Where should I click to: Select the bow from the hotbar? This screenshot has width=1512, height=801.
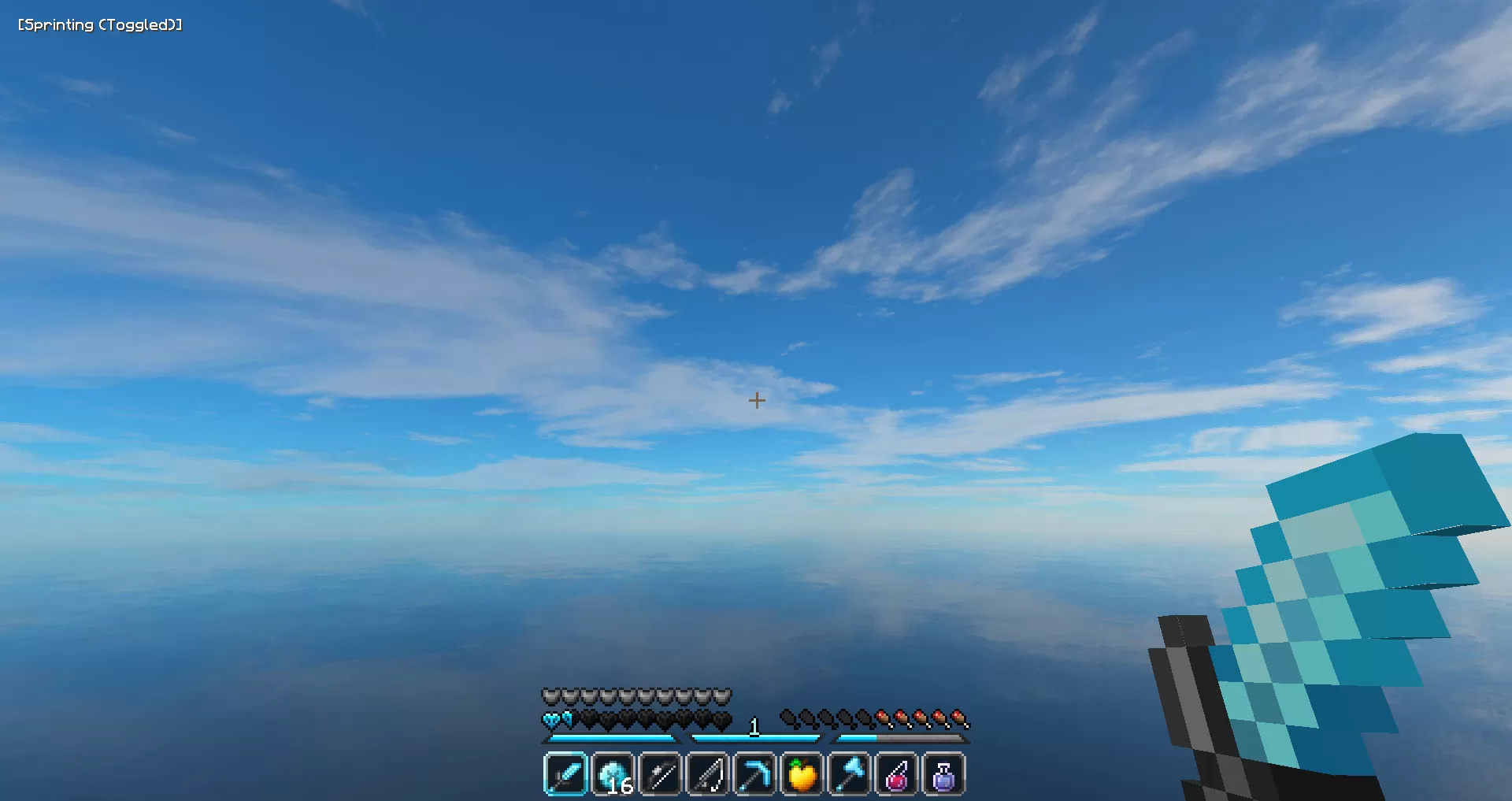tap(660, 774)
